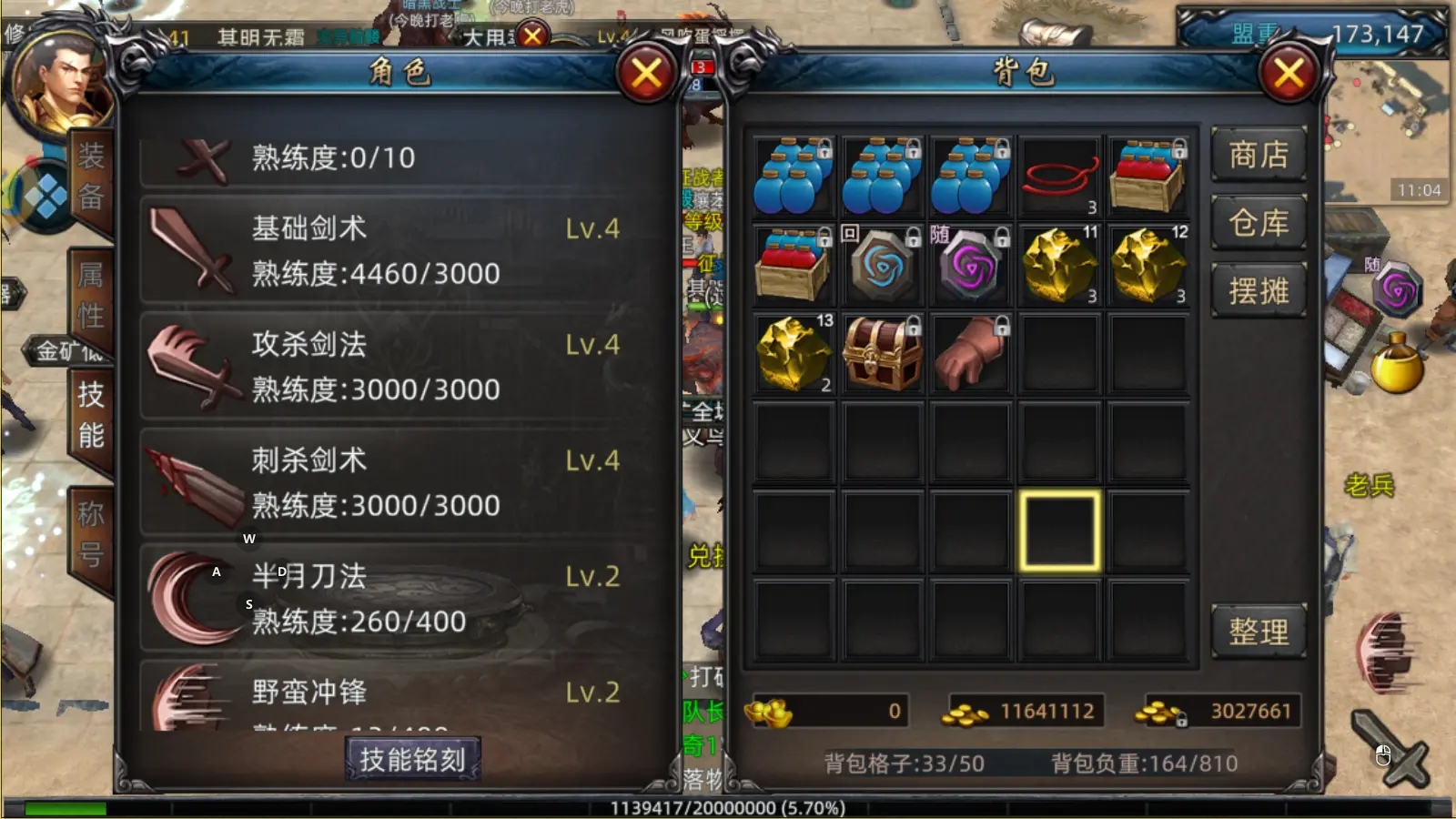Select the purple rune item marked 随
Screen dimensions: 1456x819
click(969, 264)
